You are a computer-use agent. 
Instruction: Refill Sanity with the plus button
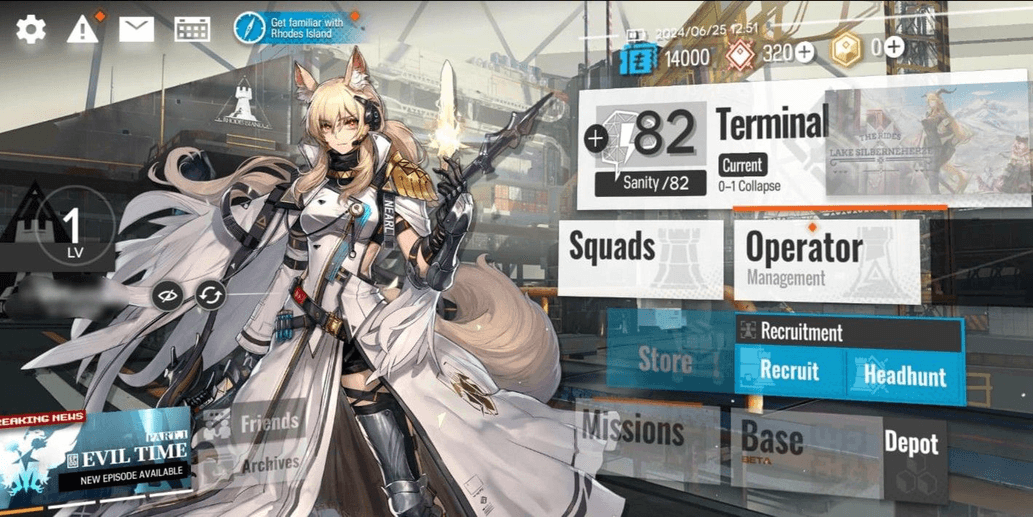(597, 138)
